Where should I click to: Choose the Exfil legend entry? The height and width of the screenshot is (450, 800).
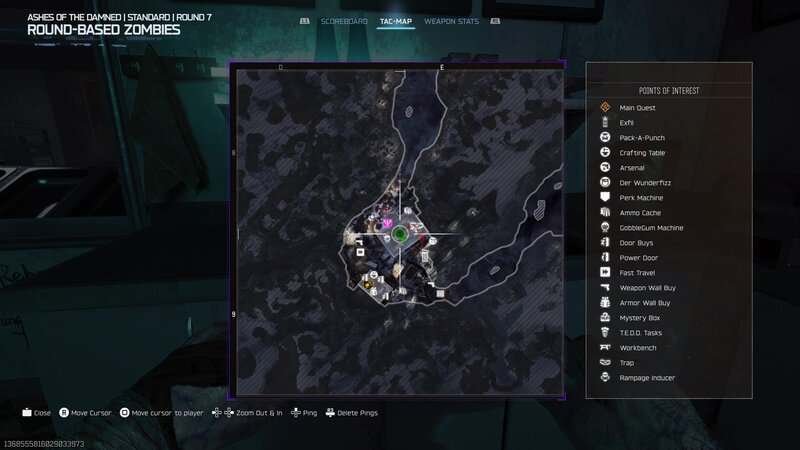tap(627, 123)
